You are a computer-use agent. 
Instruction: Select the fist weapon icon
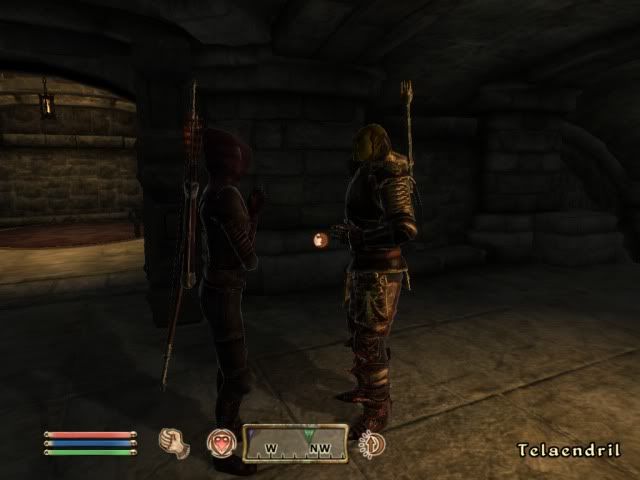pos(174,441)
